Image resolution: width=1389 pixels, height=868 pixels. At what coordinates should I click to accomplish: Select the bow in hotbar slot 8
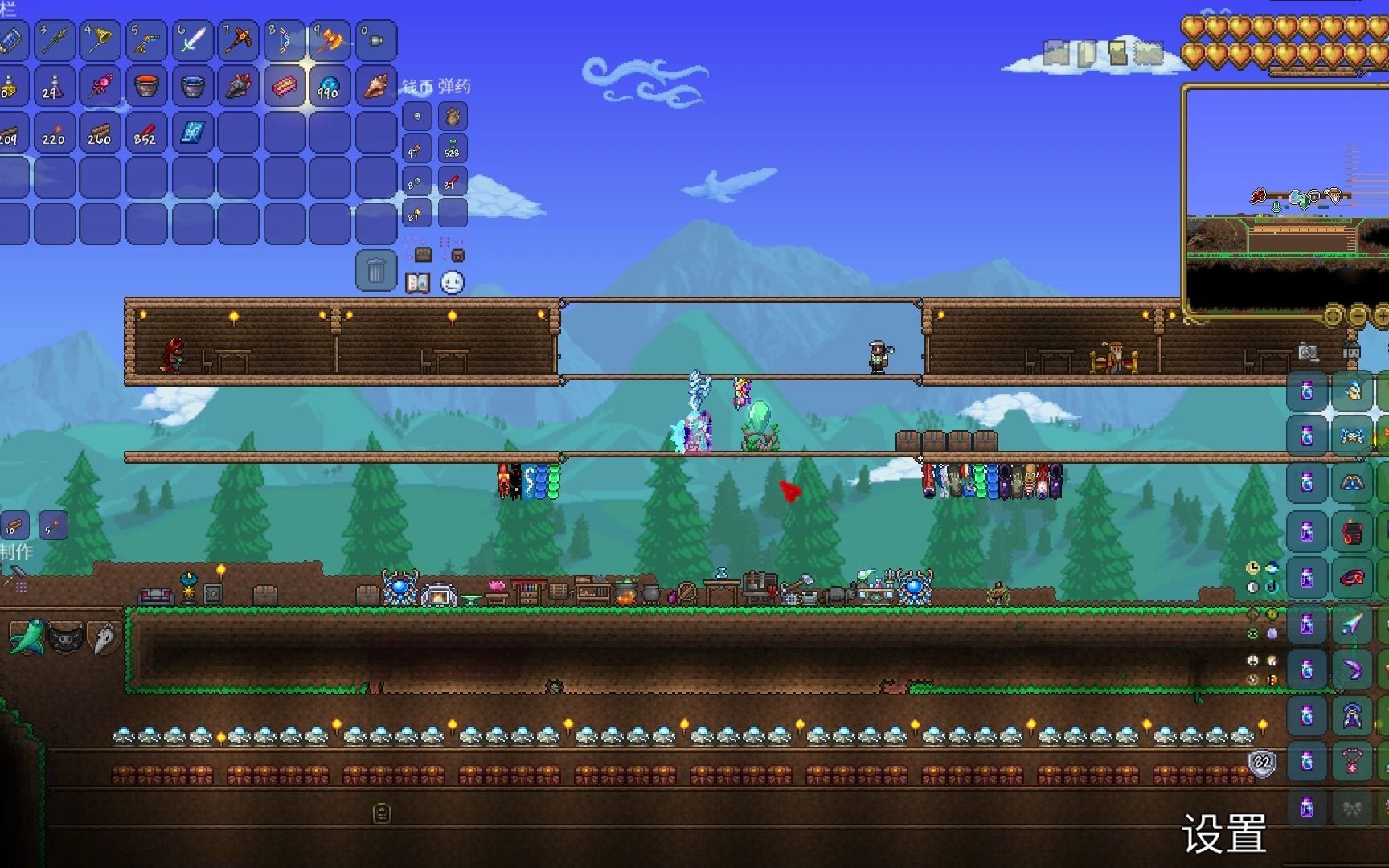[284, 40]
